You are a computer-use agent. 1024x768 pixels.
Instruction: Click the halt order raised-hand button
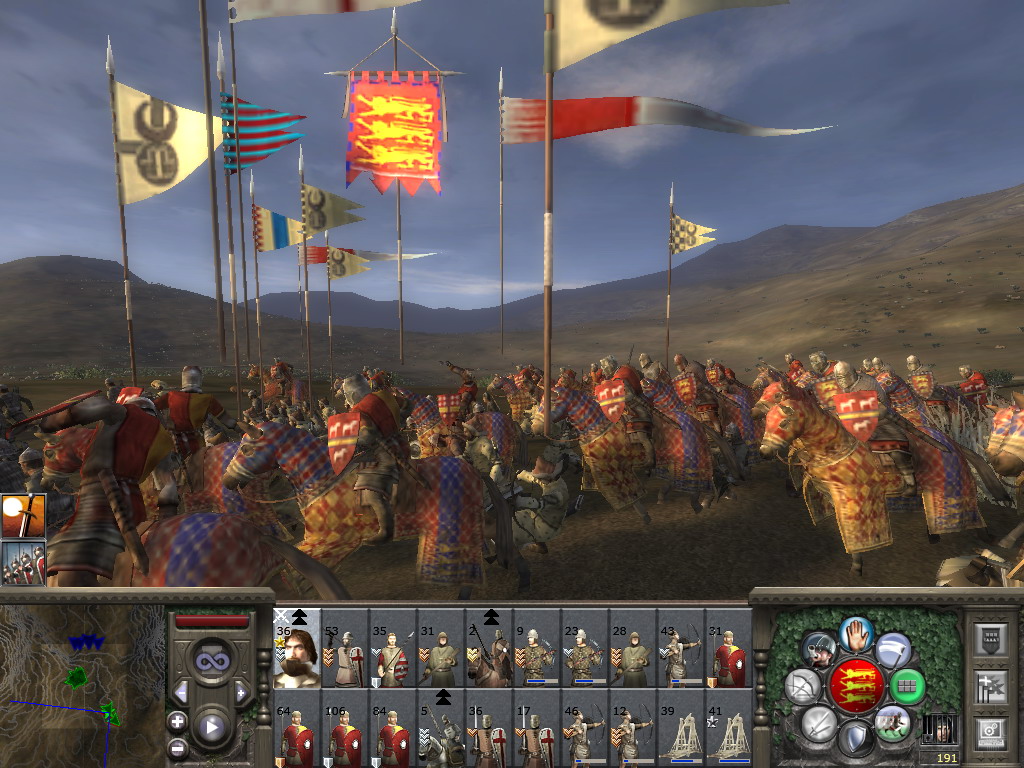(x=856, y=632)
